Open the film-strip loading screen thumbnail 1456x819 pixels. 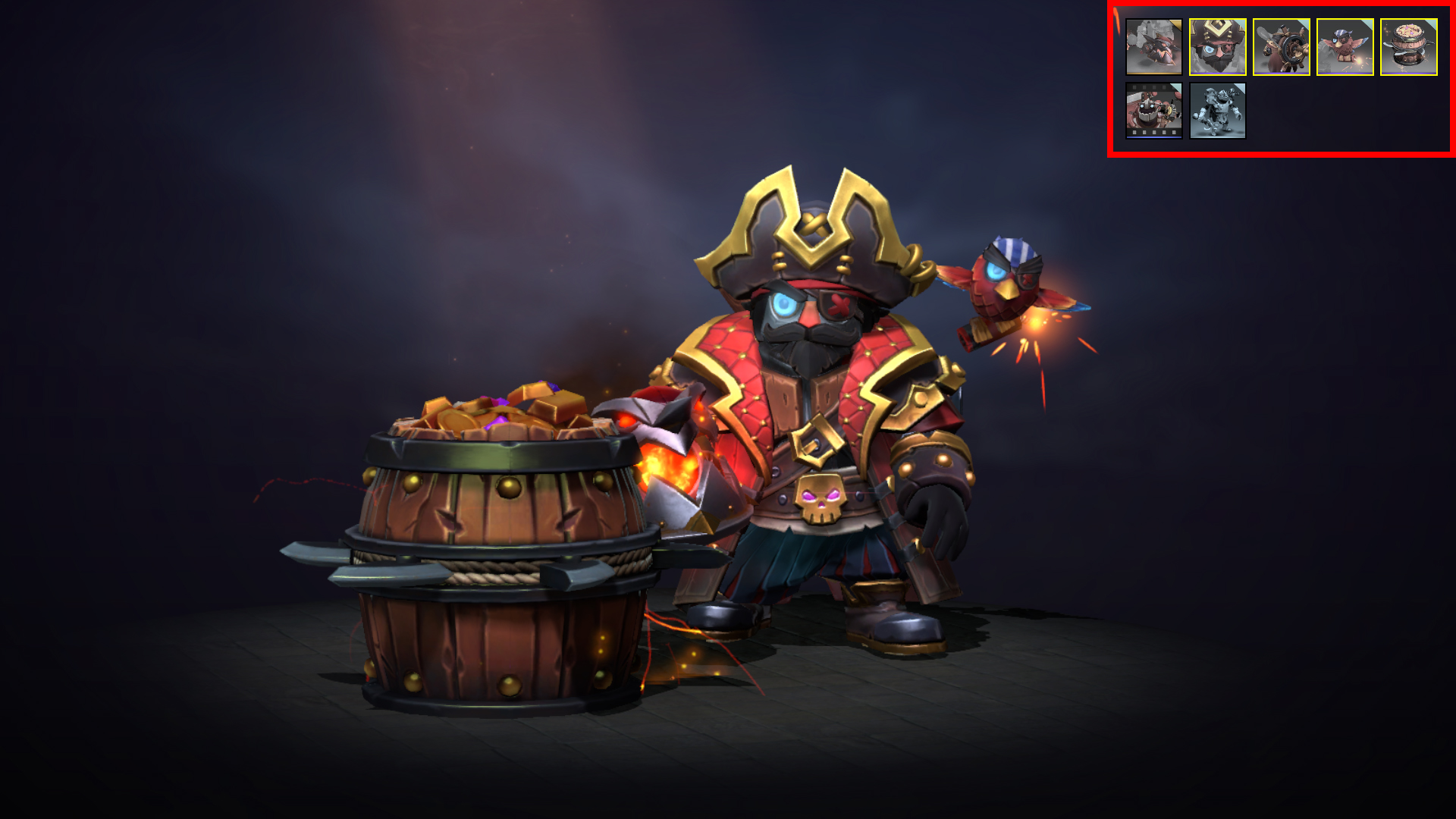pos(1153,111)
